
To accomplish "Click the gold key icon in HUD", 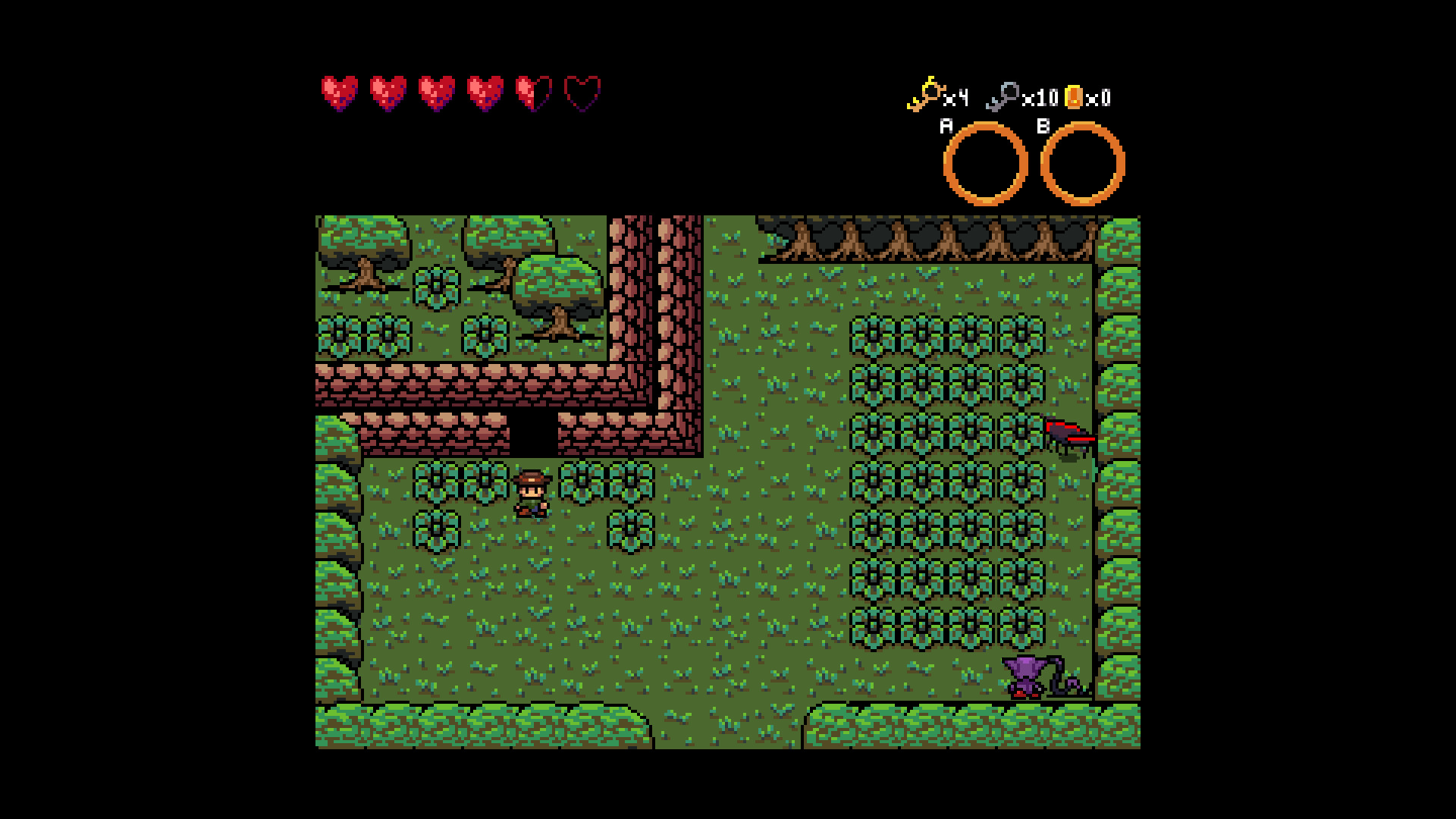I will tap(927, 93).
